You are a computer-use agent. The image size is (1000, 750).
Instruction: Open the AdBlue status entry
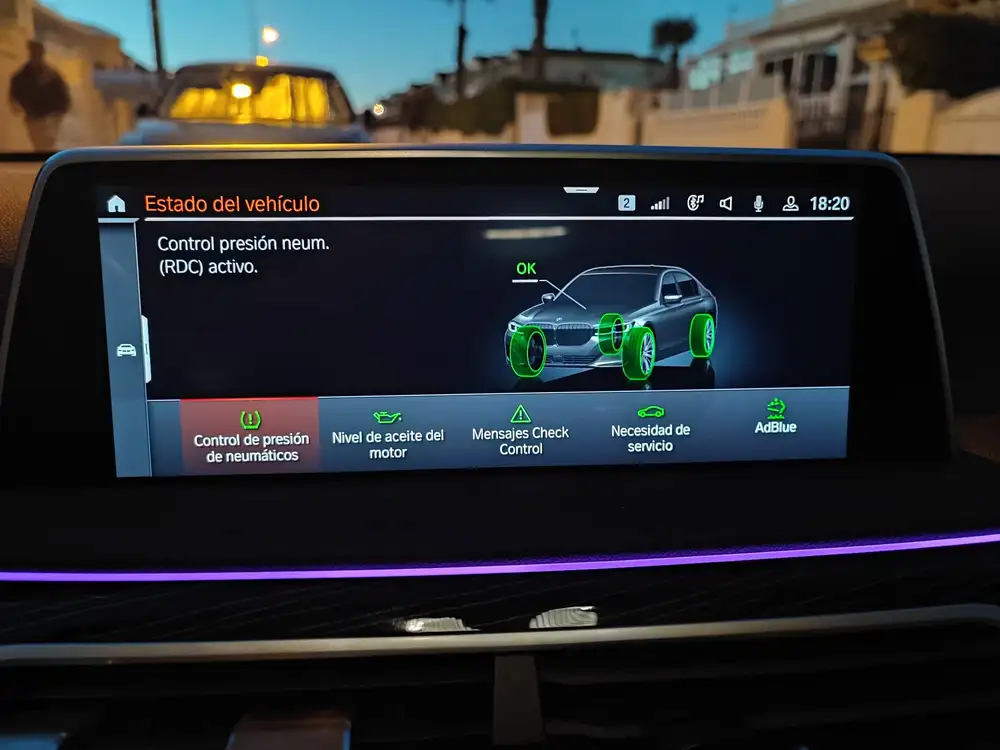point(776,417)
